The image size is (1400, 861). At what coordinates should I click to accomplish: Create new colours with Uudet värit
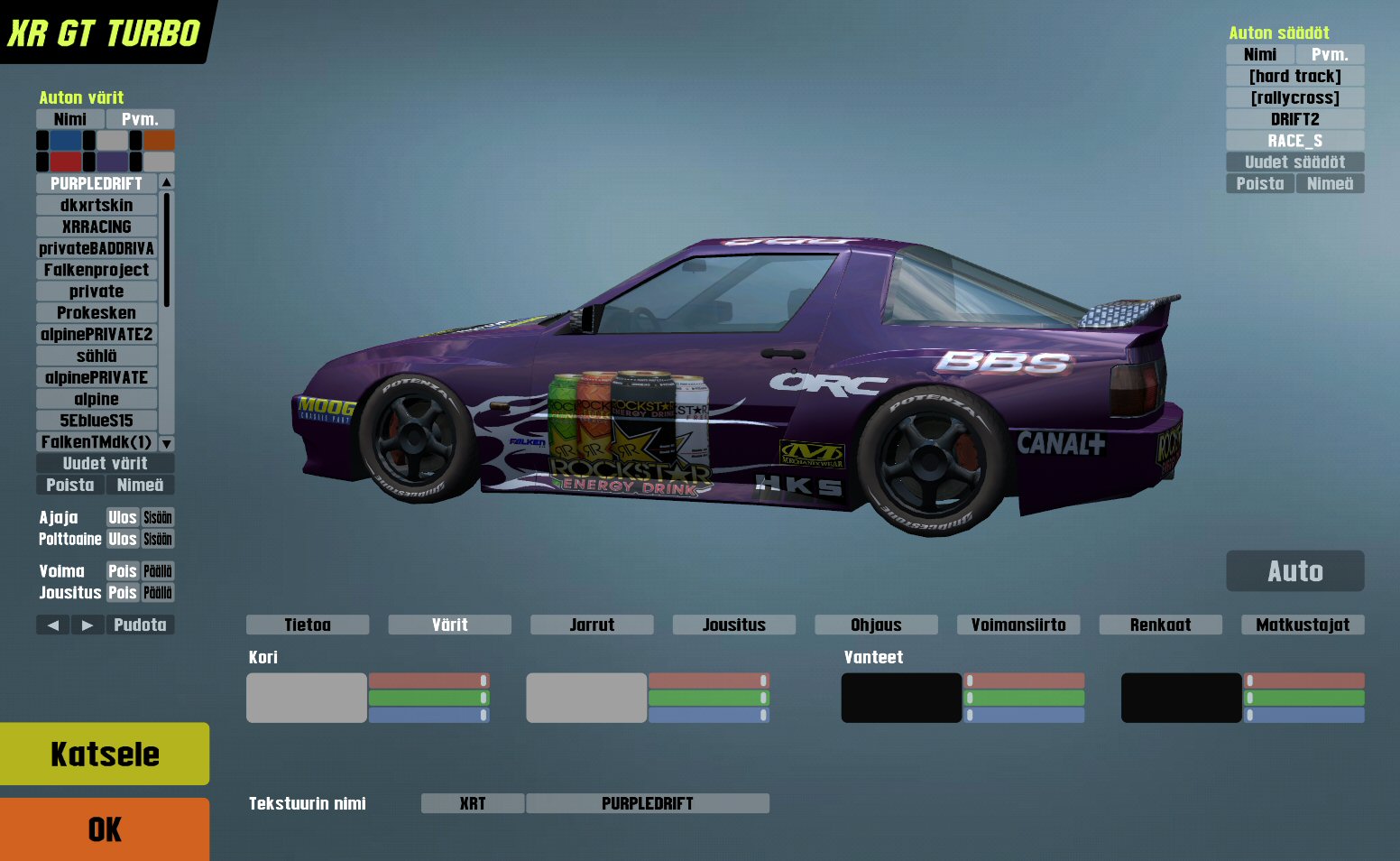pos(105,464)
